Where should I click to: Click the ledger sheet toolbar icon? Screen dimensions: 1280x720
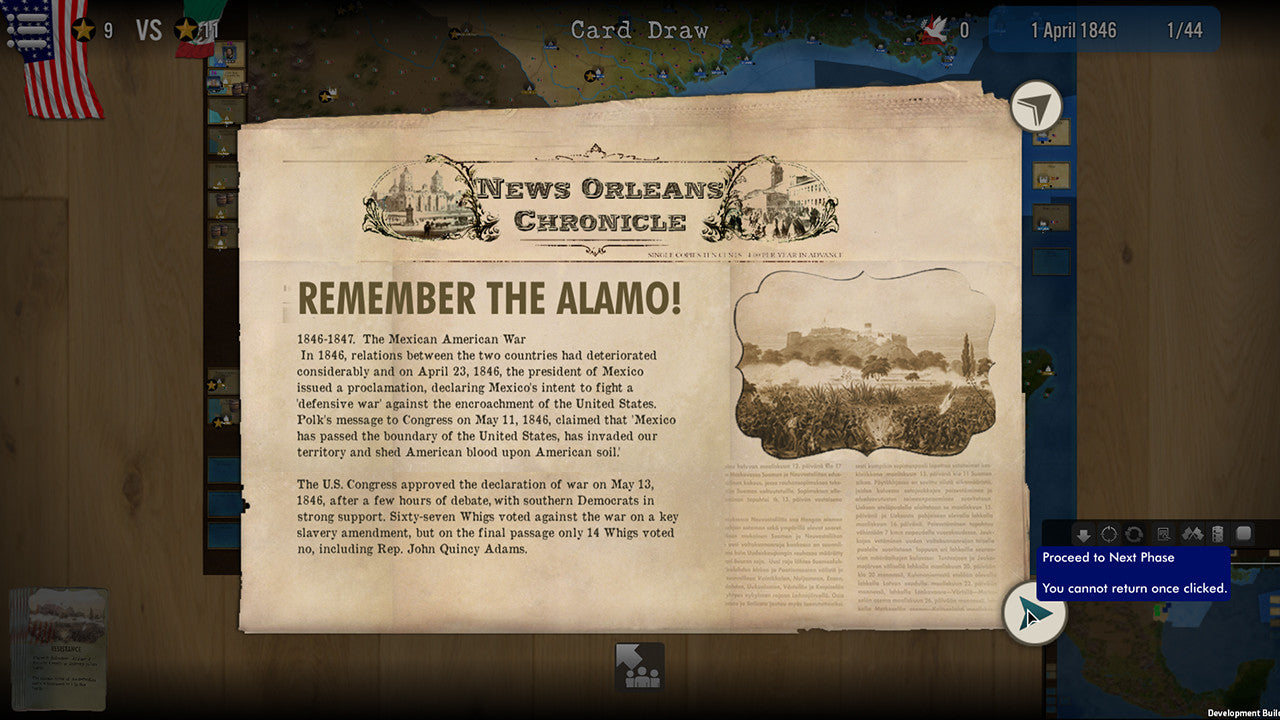pos(1217,535)
